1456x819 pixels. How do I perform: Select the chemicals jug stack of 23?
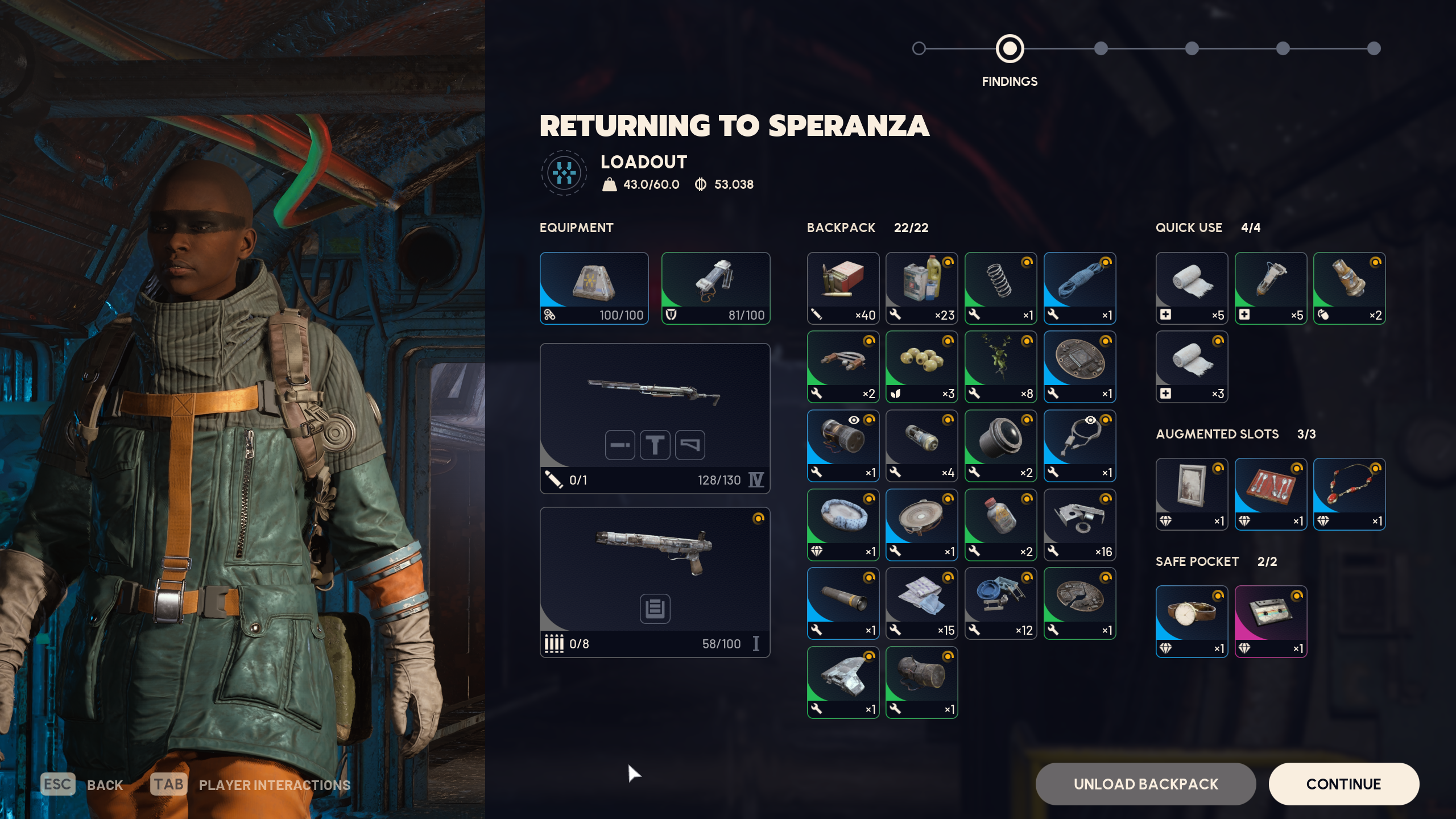tap(921, 288)
